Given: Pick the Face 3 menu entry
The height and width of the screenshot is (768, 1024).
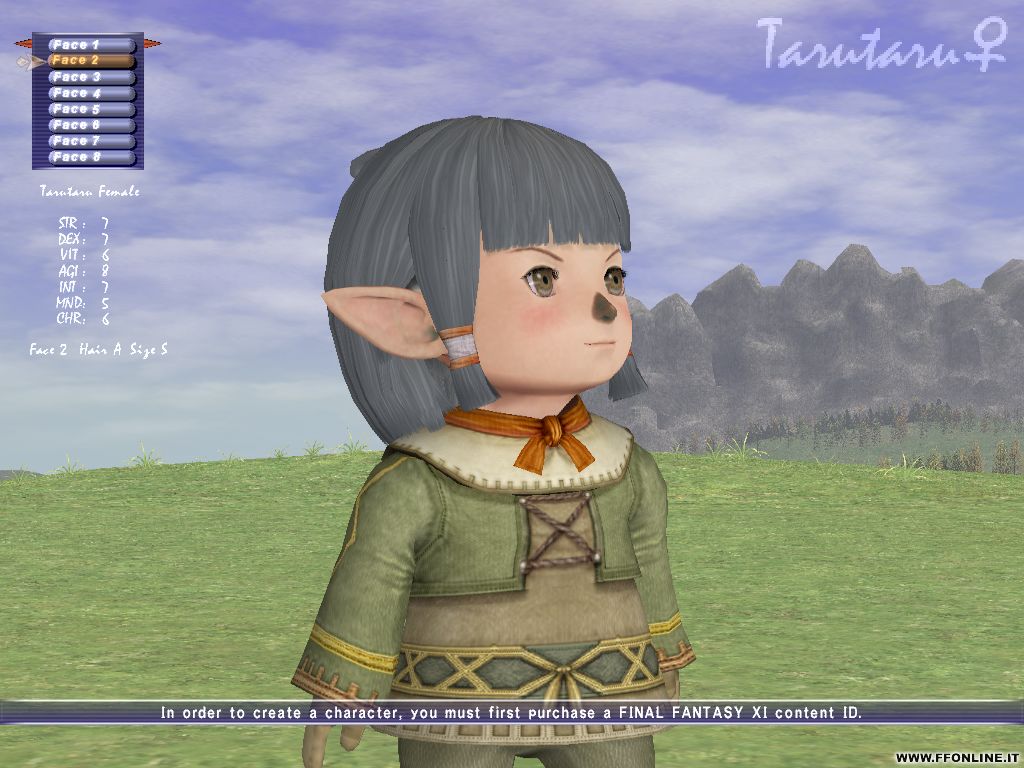Looking at the screenshot, I should click(x=92, y=77).
